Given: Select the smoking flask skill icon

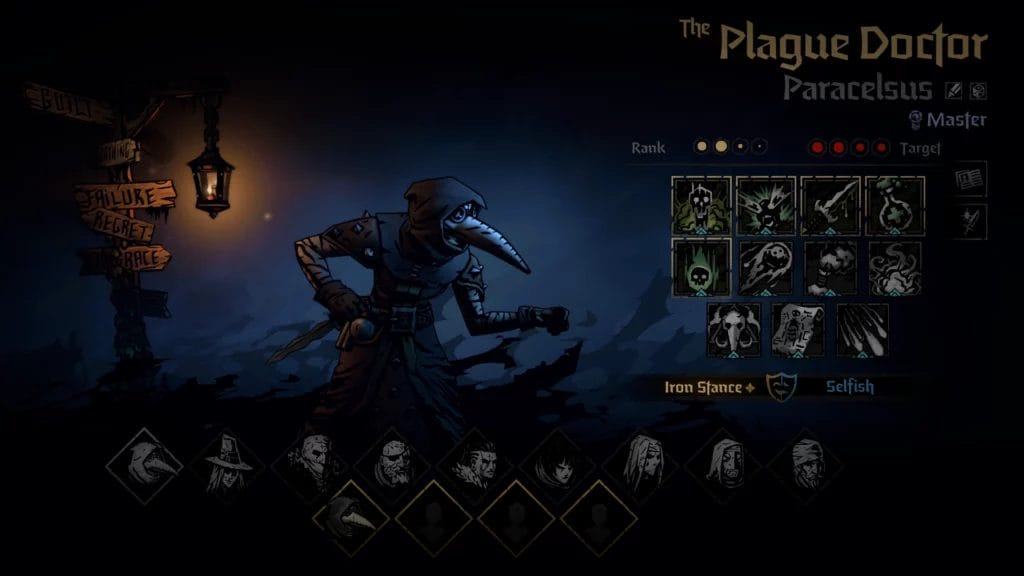Looking at the screenshot, I should tap(830, 267).
